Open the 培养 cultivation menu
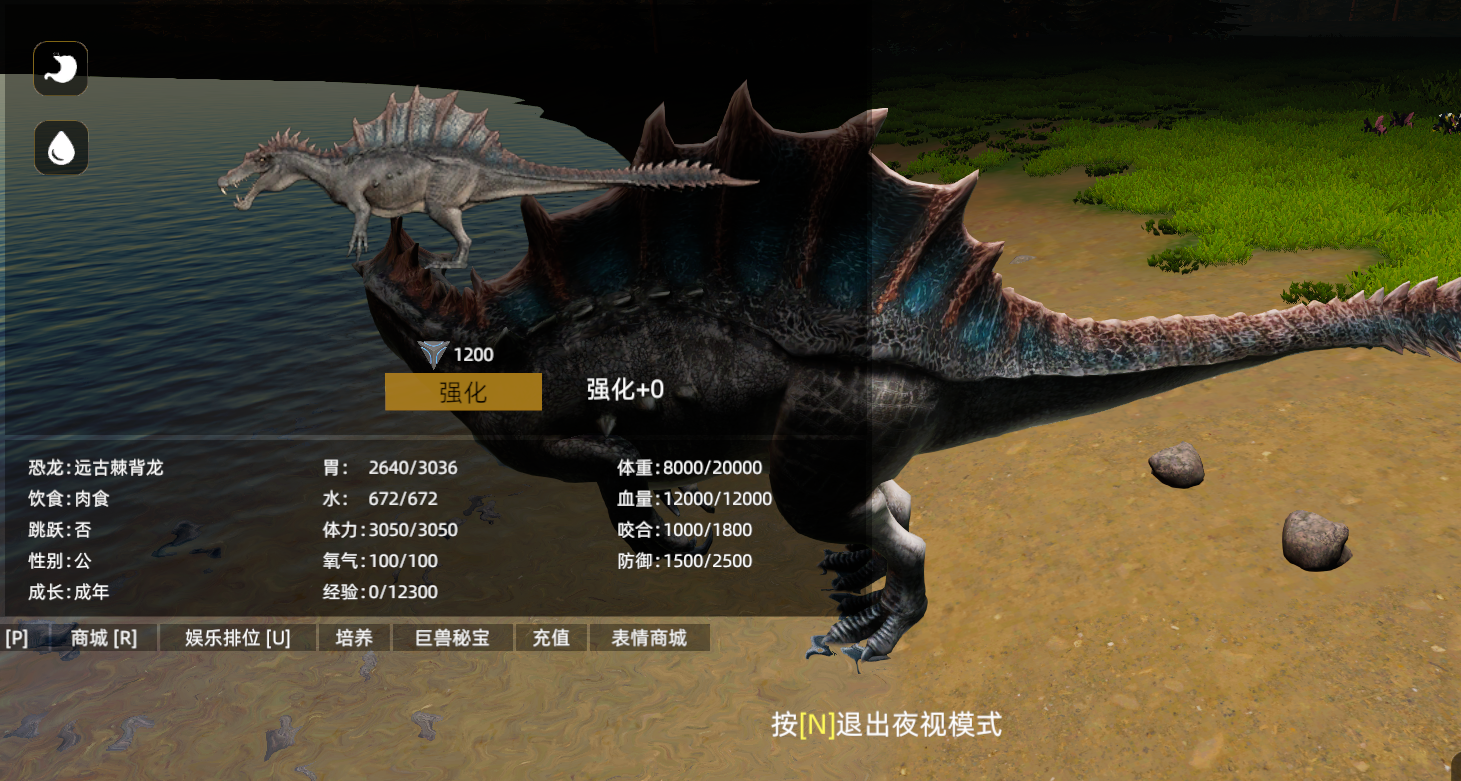Image resolution: width=1461 pixels, height=781 pixels. (x=354, y=638)
